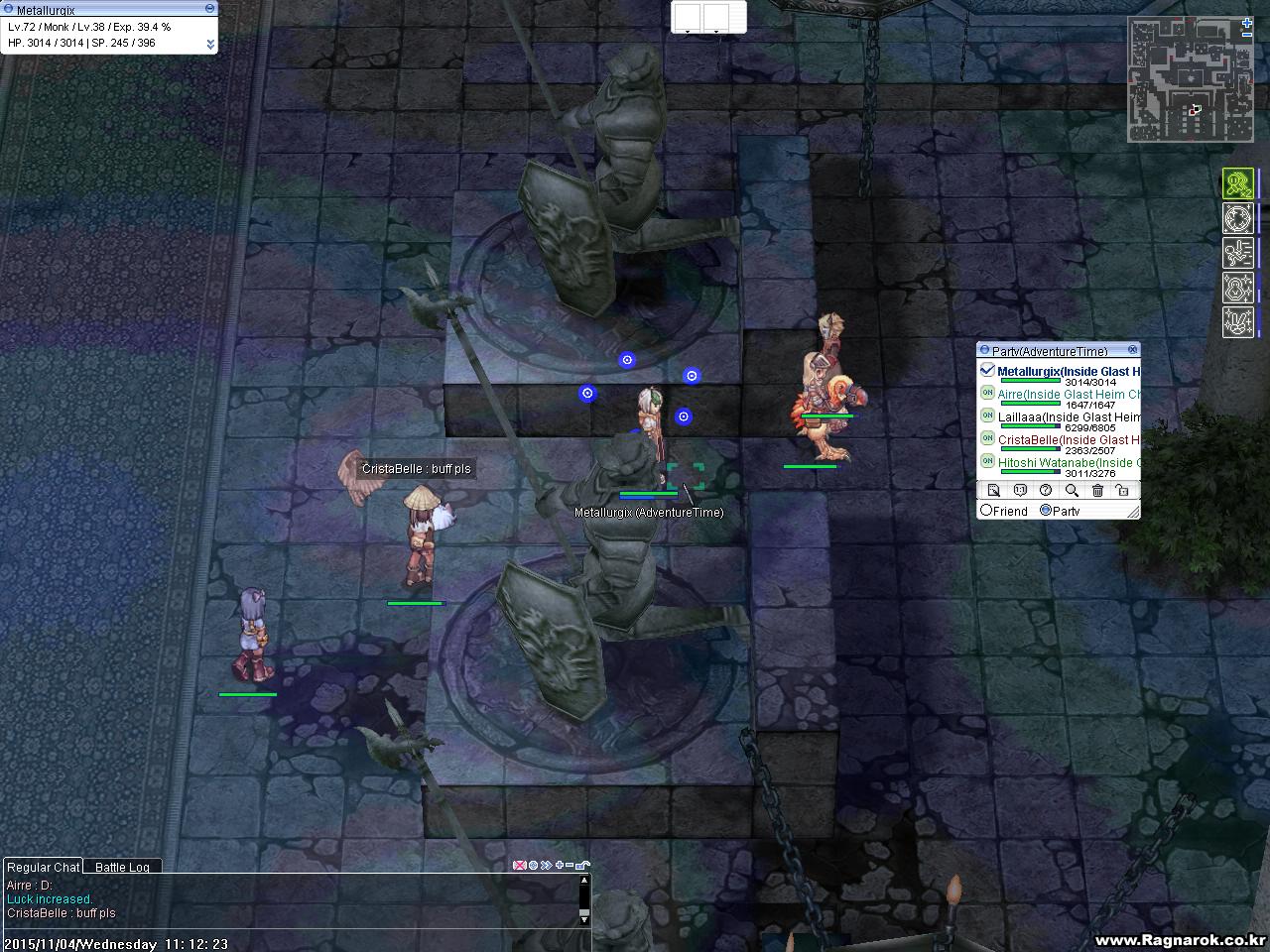The image size is (1270, 952).
Task: Select the Regular Chat tab
Action: point(43,866)
